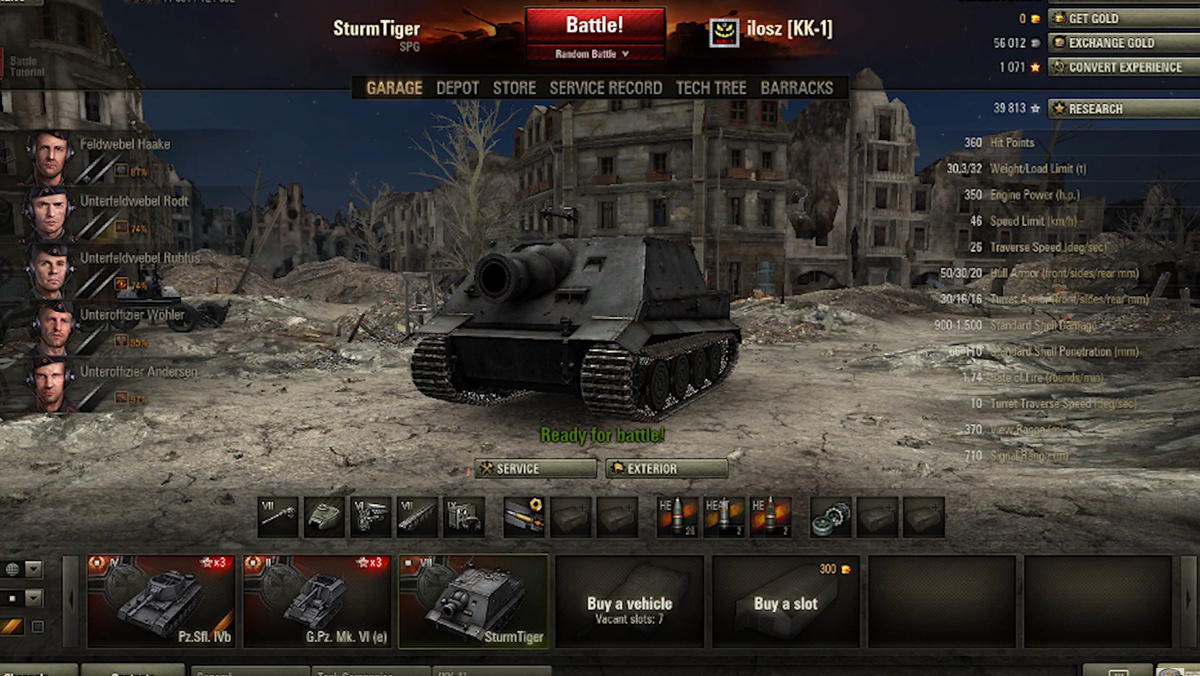This screenshot has height=676, width=1200.
Task: Purchase a new slot with Buy a slot
Action: 785,601
